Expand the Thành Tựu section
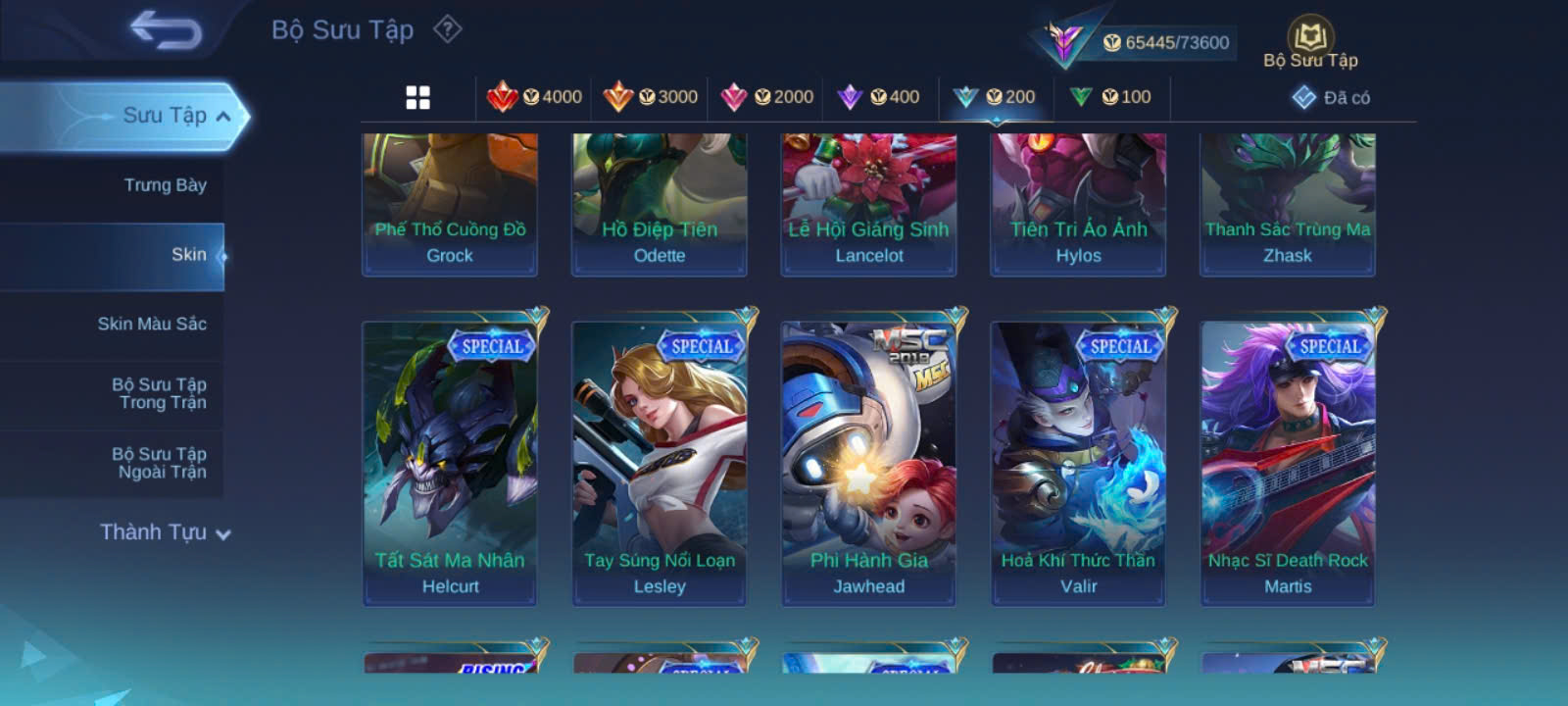Viewport: 1568px width, 706px height. (x=165, y=532)
